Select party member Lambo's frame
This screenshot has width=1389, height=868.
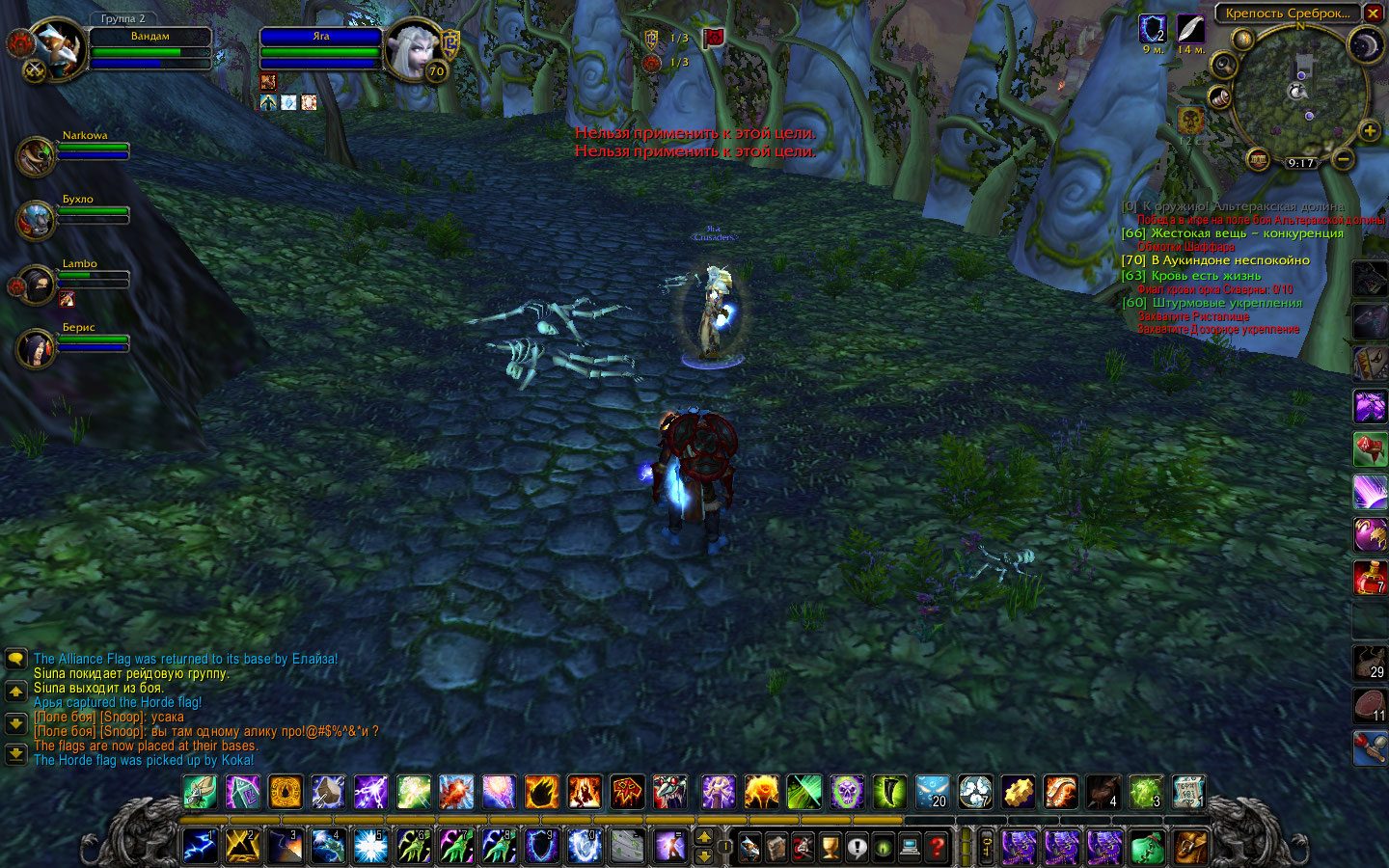(x=37, y=285)
